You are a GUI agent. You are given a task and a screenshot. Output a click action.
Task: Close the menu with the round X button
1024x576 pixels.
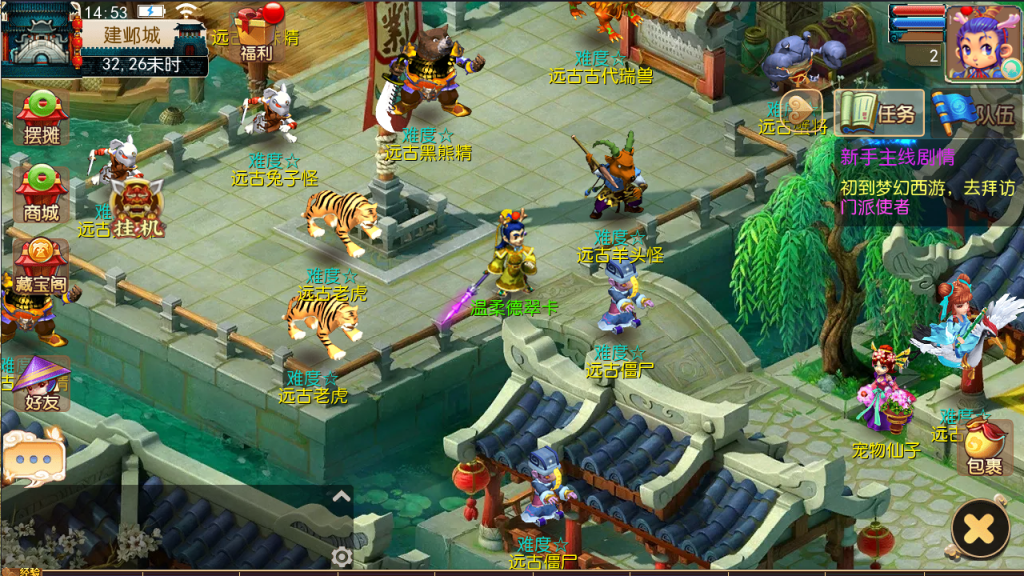click(x=980, y=527)
